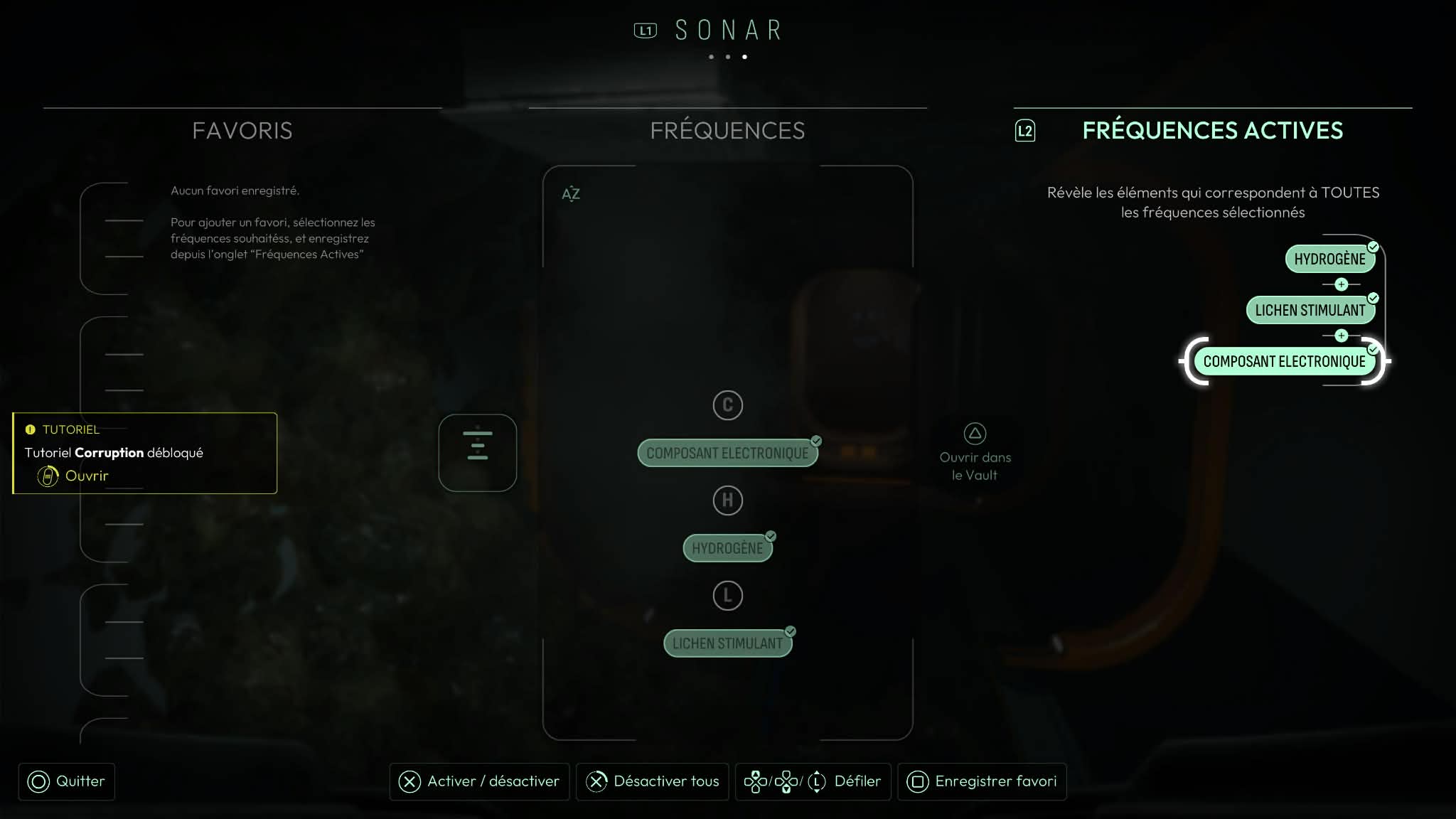Viewport: 1456px width, 819px height.
Task: Switch to the Favoris panel
Action: pos(242,131)
